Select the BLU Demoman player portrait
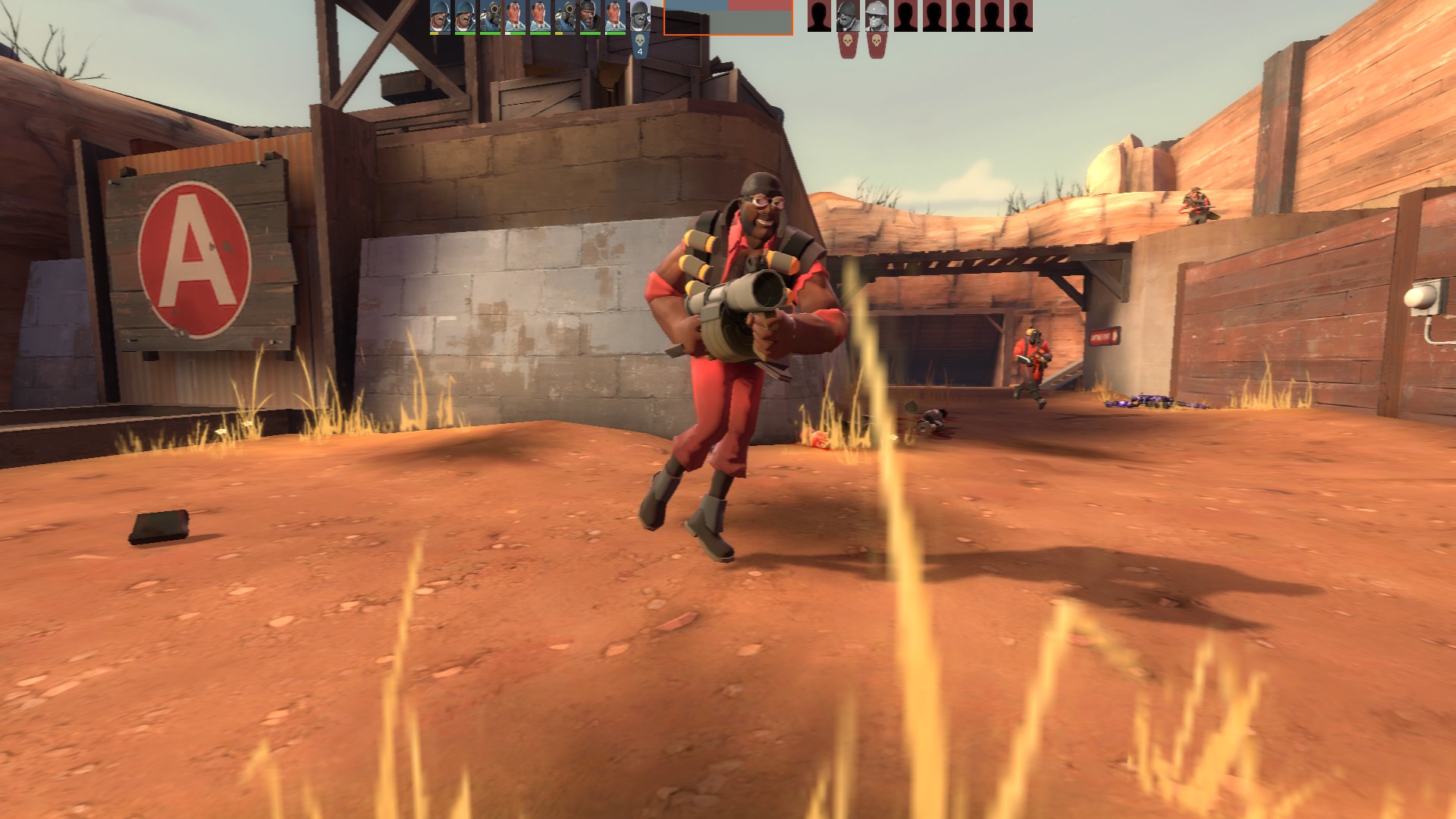 click(x=590, y=16)
